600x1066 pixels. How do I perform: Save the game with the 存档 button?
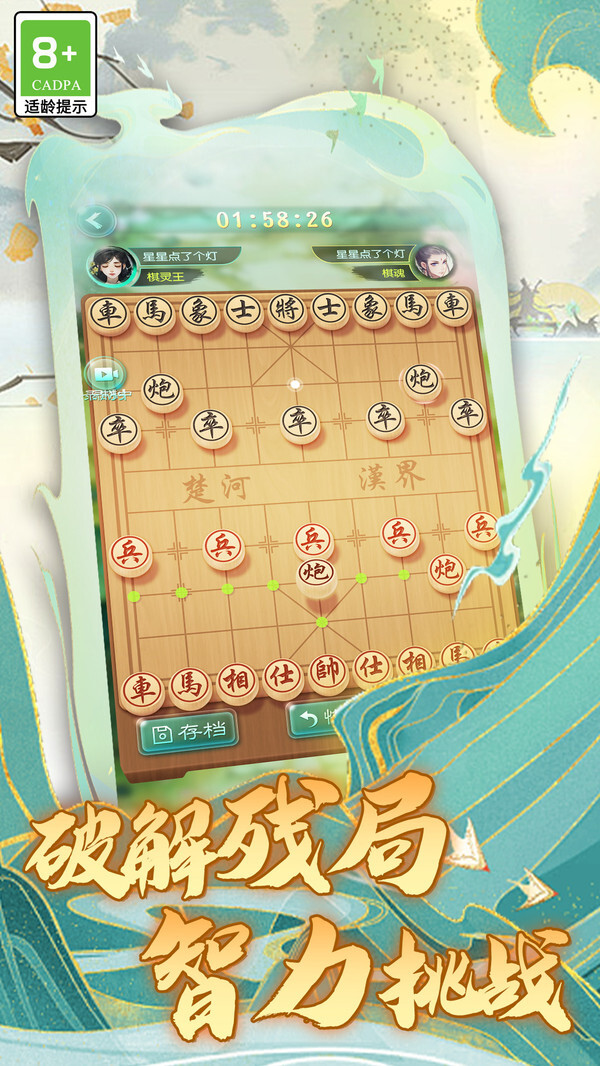point(187,731)
